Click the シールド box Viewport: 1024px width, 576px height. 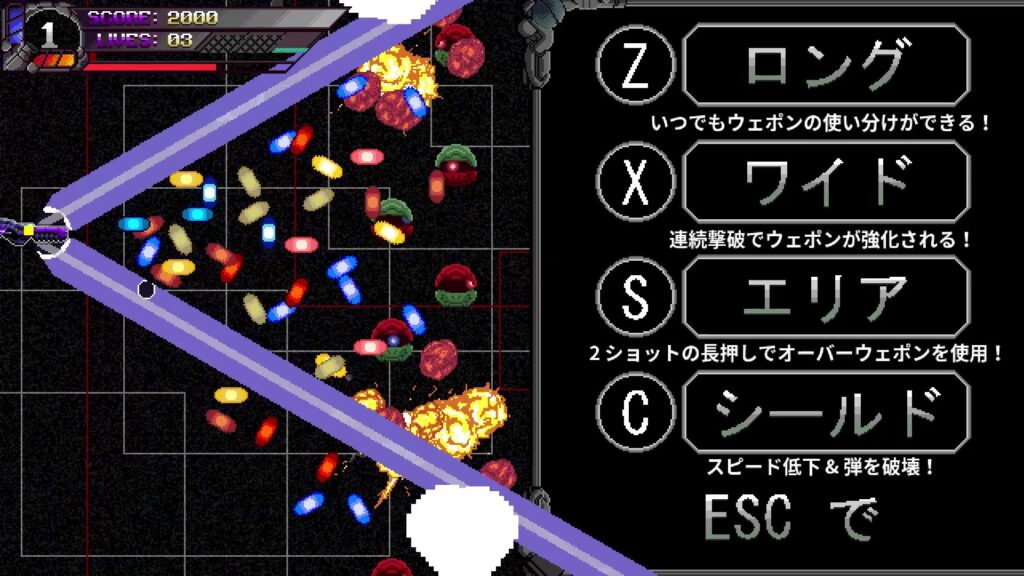825,412
